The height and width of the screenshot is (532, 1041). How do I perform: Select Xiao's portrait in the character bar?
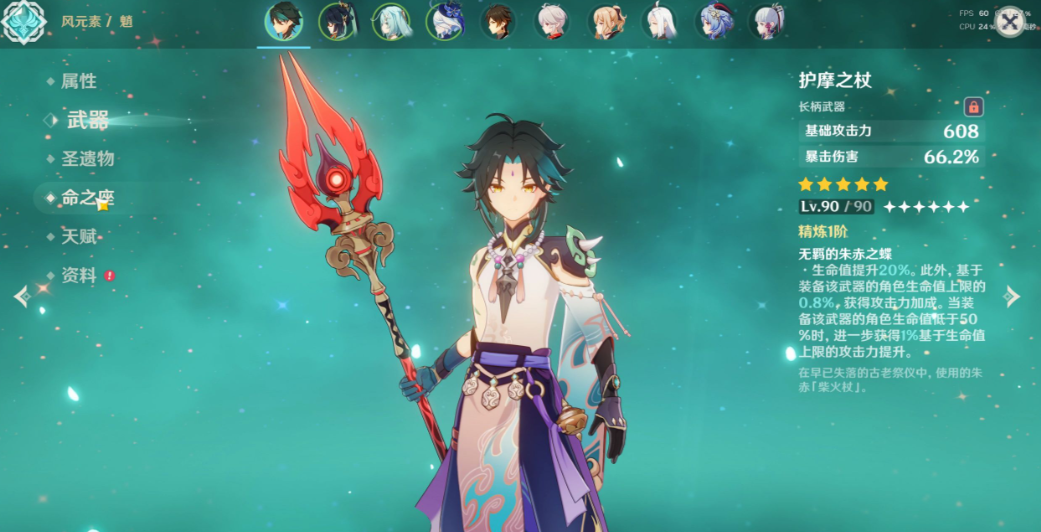coord(283,22)
